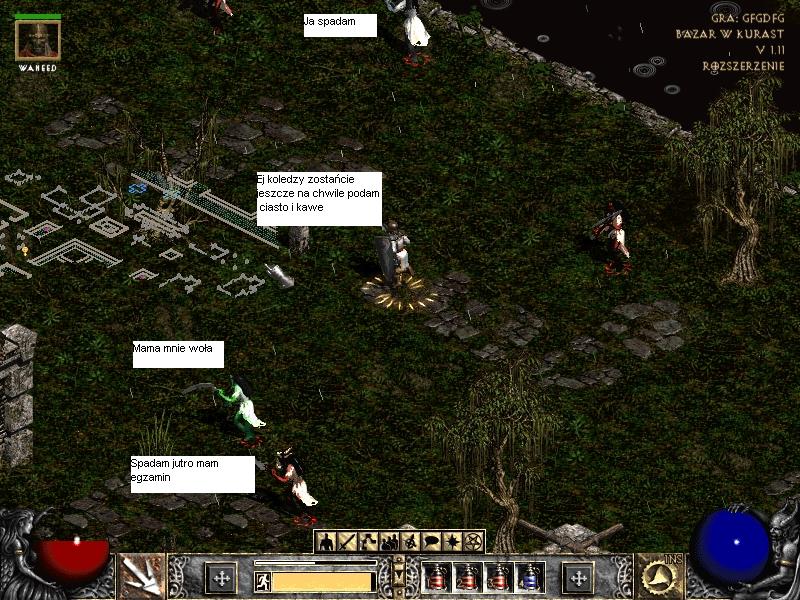Image resolution: width=800 pixels, height=600 pixels.
Task: Open the golden right-hand skill icon
Action: point(658,576)
